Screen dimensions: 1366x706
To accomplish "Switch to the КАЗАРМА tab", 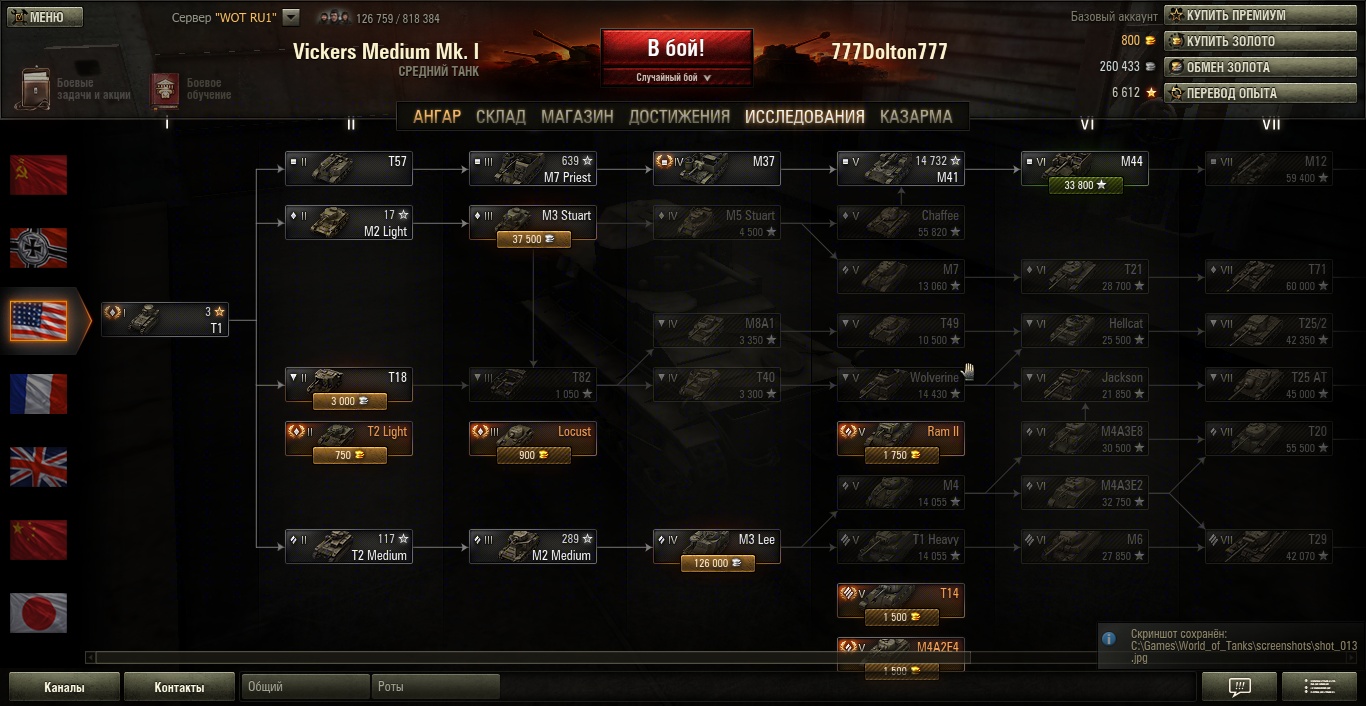I will click(915, 116).
